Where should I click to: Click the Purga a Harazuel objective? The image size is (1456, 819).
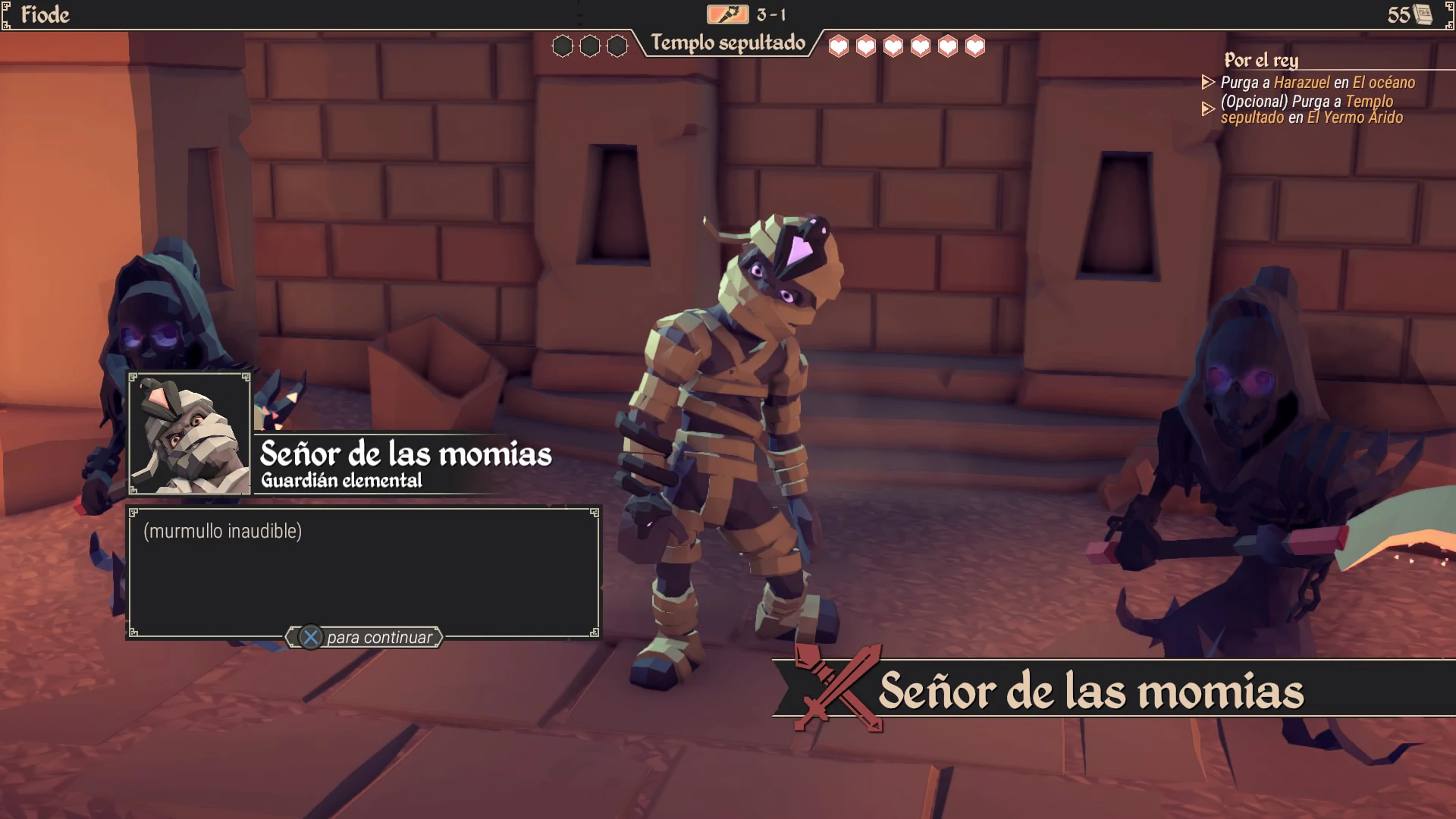(x=1317, y=83)
